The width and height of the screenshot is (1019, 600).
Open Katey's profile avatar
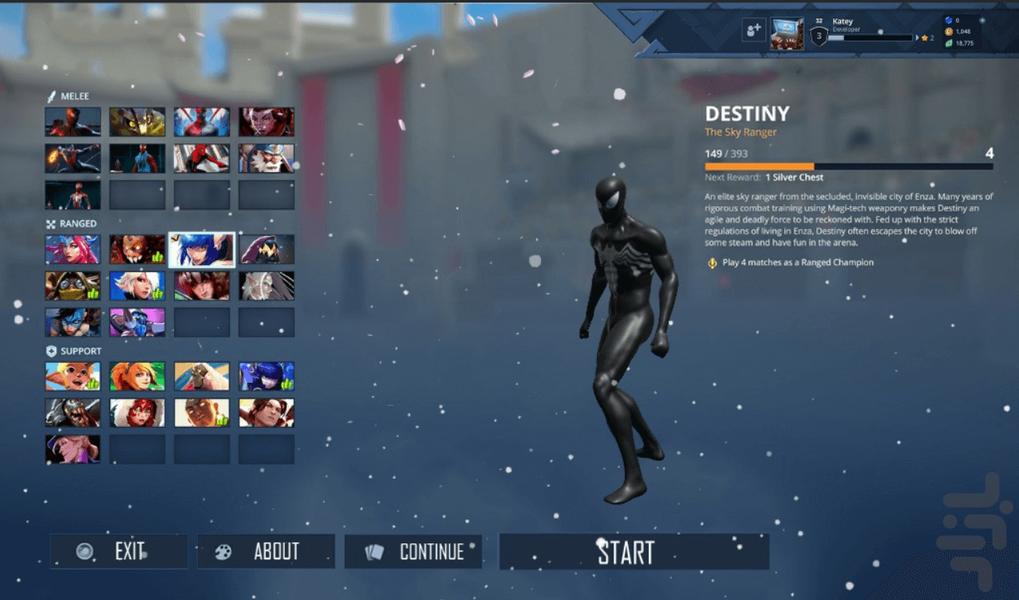(786, 33)
